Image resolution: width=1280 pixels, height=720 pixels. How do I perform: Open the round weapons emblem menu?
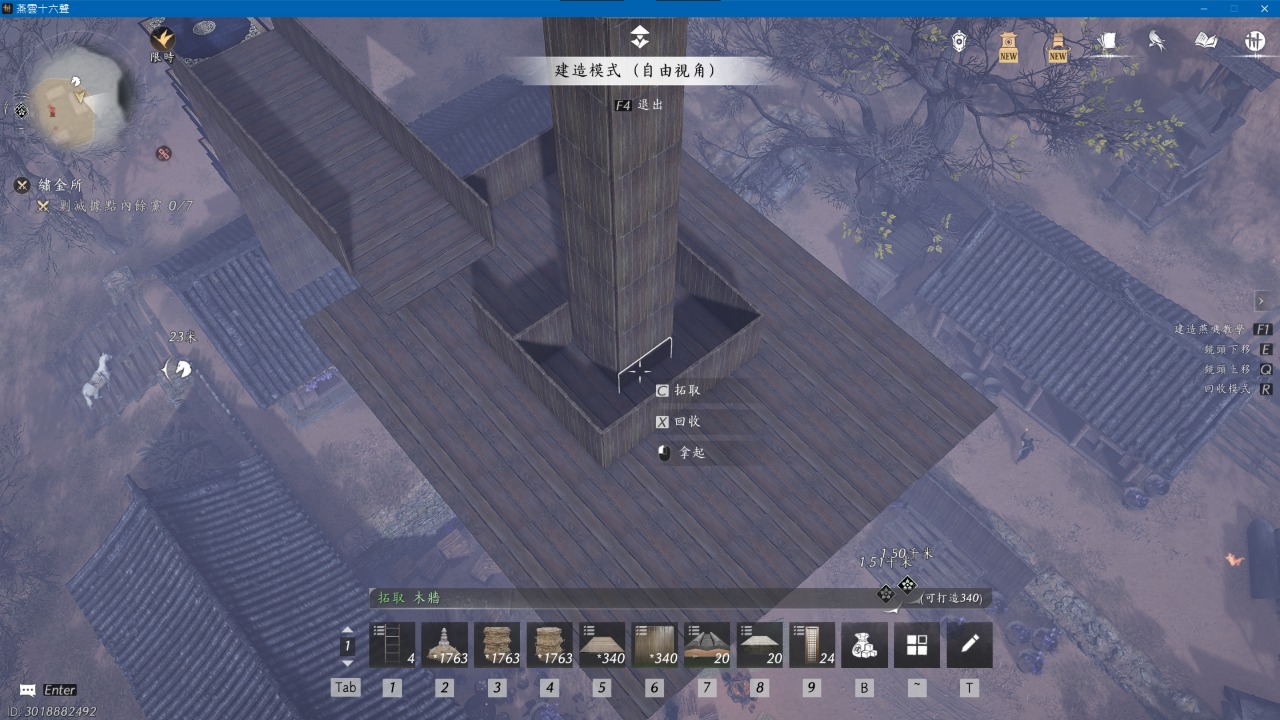tap(1255, 41)
